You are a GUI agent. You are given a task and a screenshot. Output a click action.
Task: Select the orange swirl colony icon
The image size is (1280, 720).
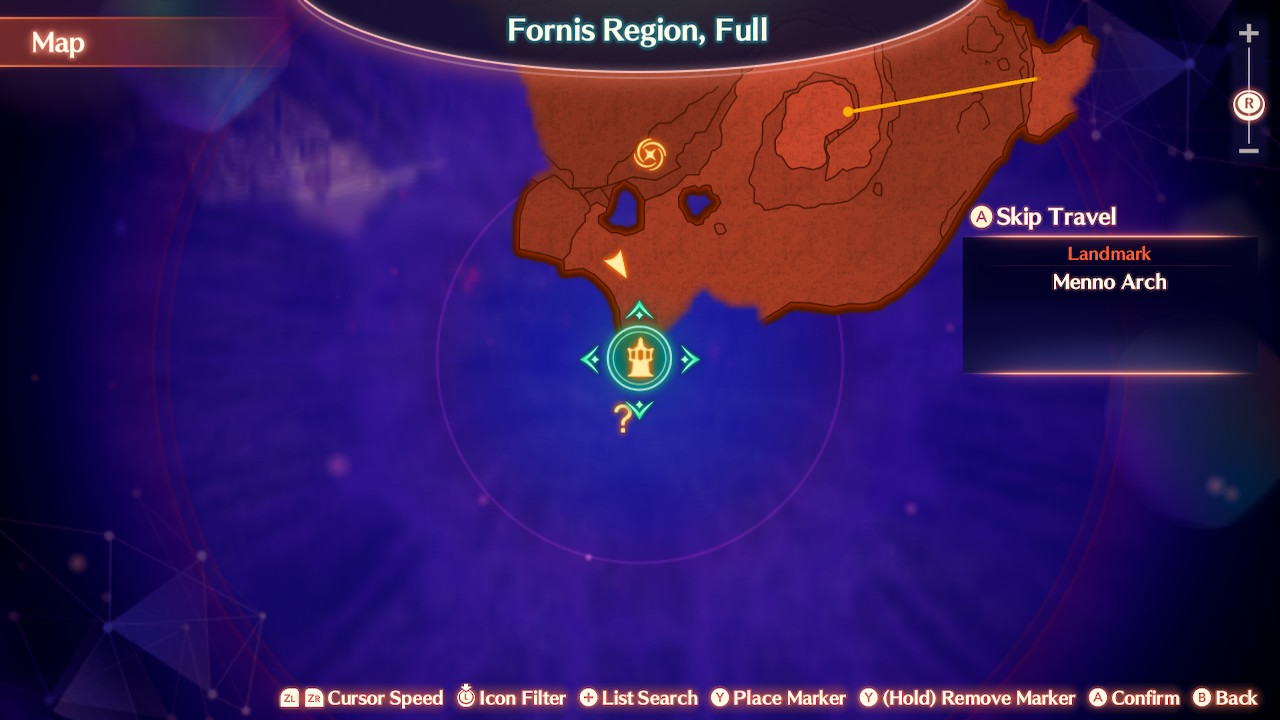(648, 155)
